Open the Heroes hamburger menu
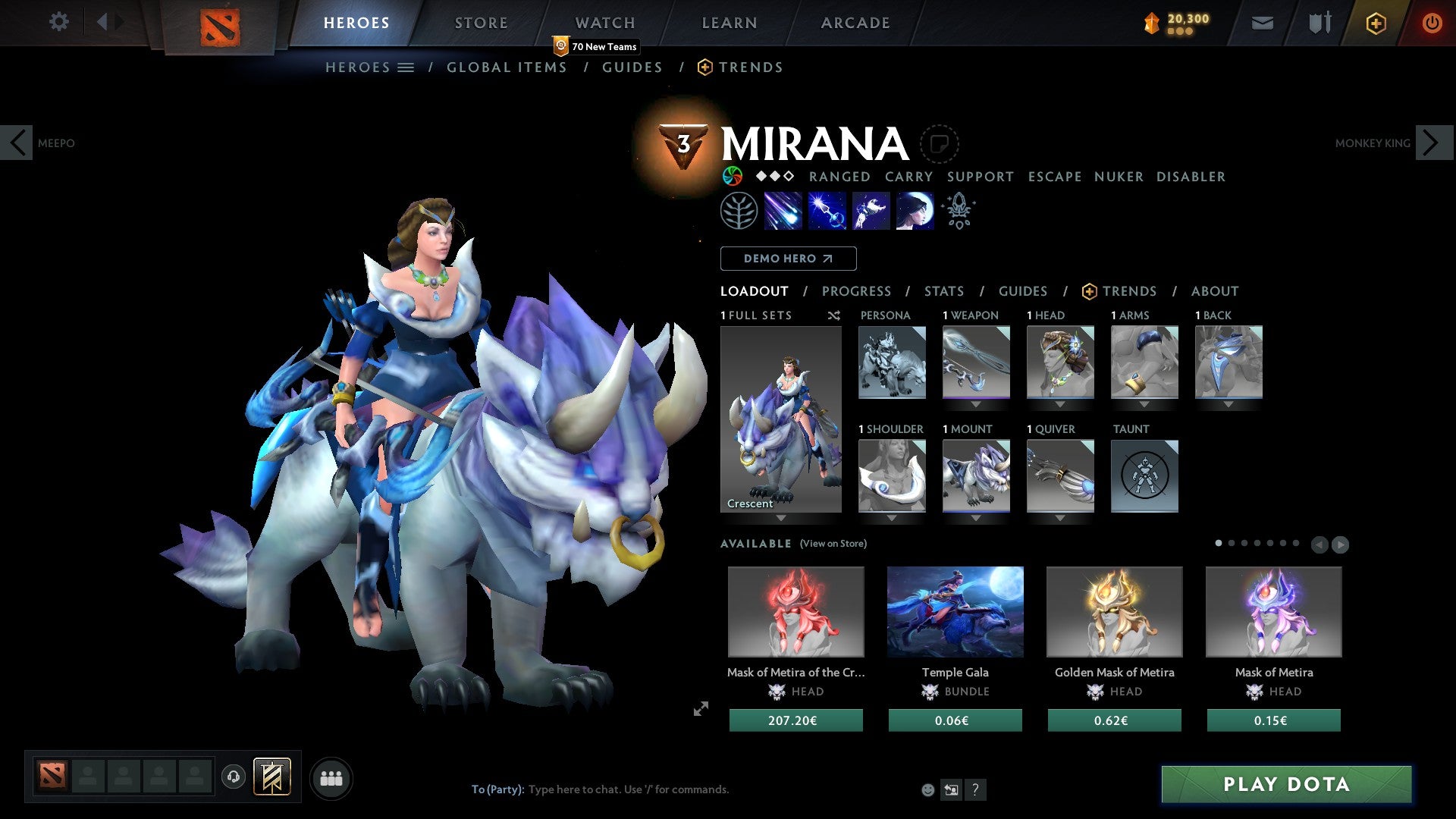The image size is (1456, 819). (x=406, y=67)
